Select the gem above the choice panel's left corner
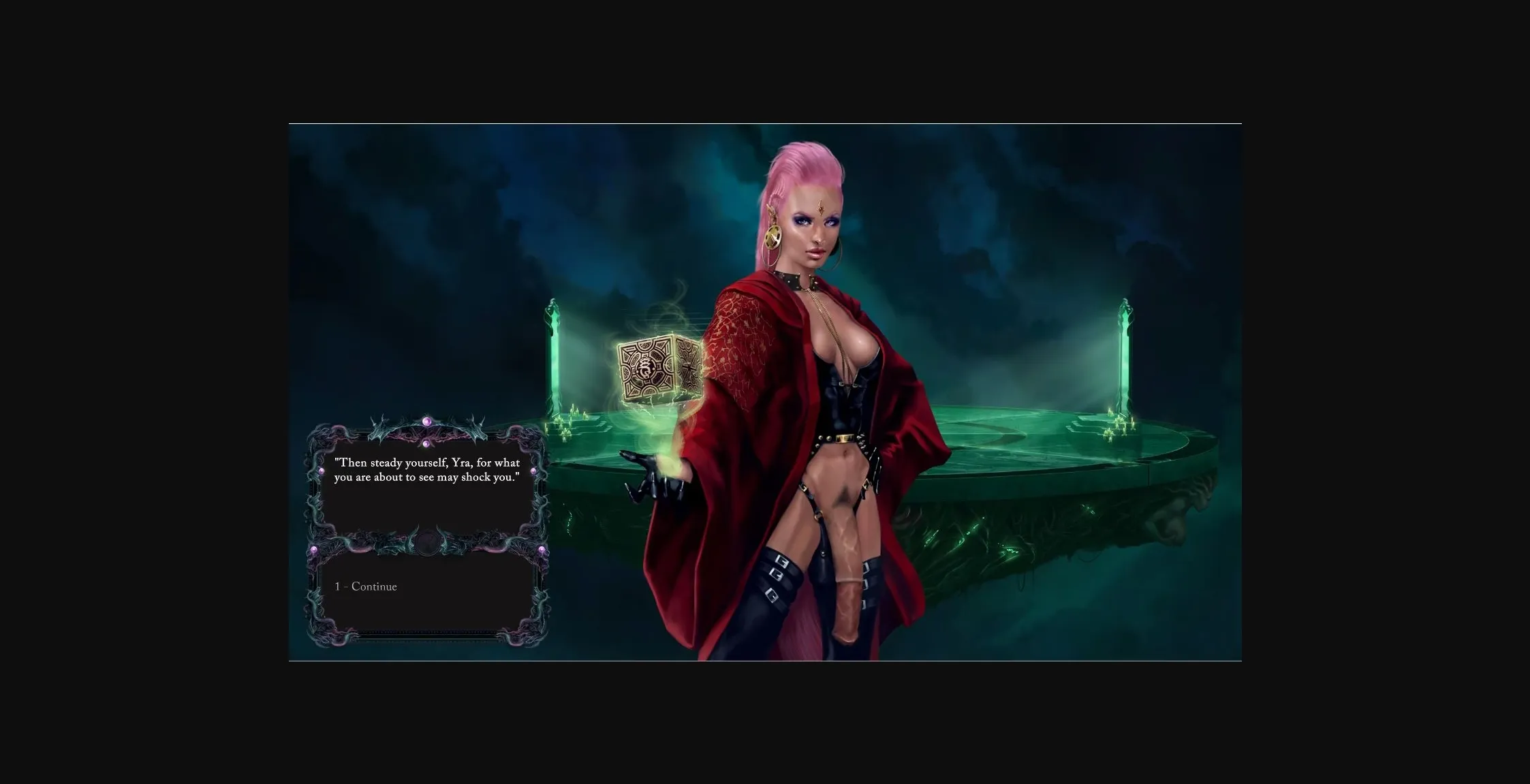Image resolution: width=1530 pixels, height=784 pixels. [x=314, y=549]
